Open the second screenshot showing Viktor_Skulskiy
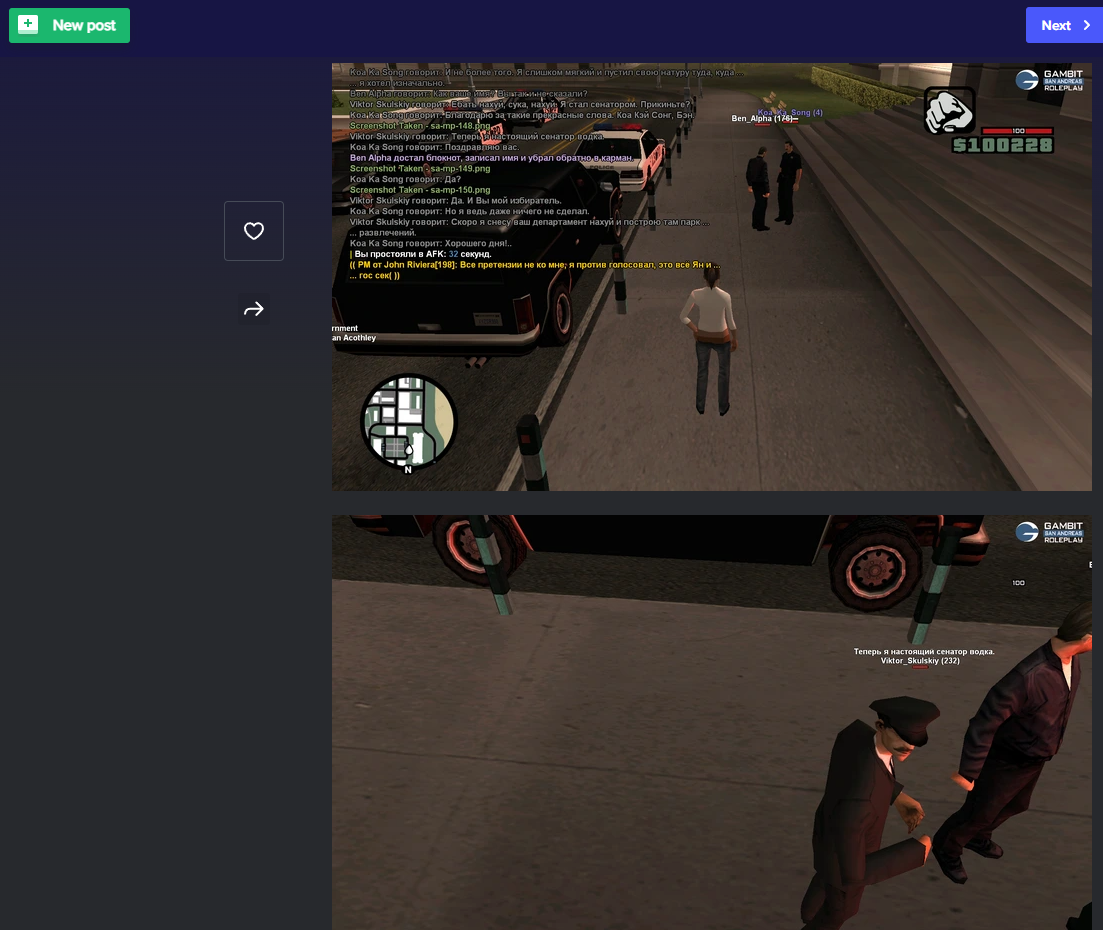Image resolution: width=1103 pixels, height=930 pixels. tap(711, 722)
